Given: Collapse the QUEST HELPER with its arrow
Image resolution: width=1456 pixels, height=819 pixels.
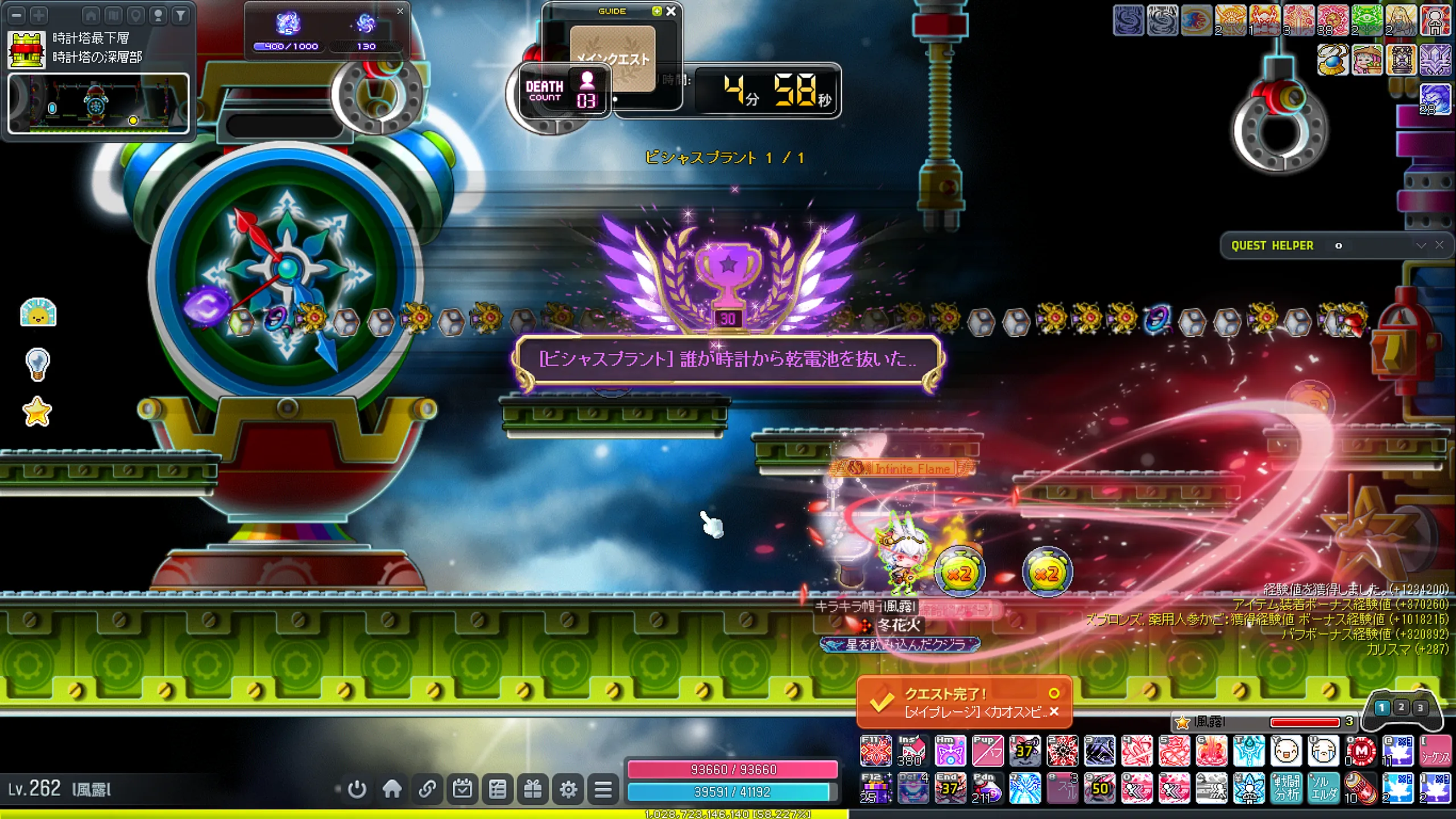Looking at the screenshot, I should (1421, 245).
